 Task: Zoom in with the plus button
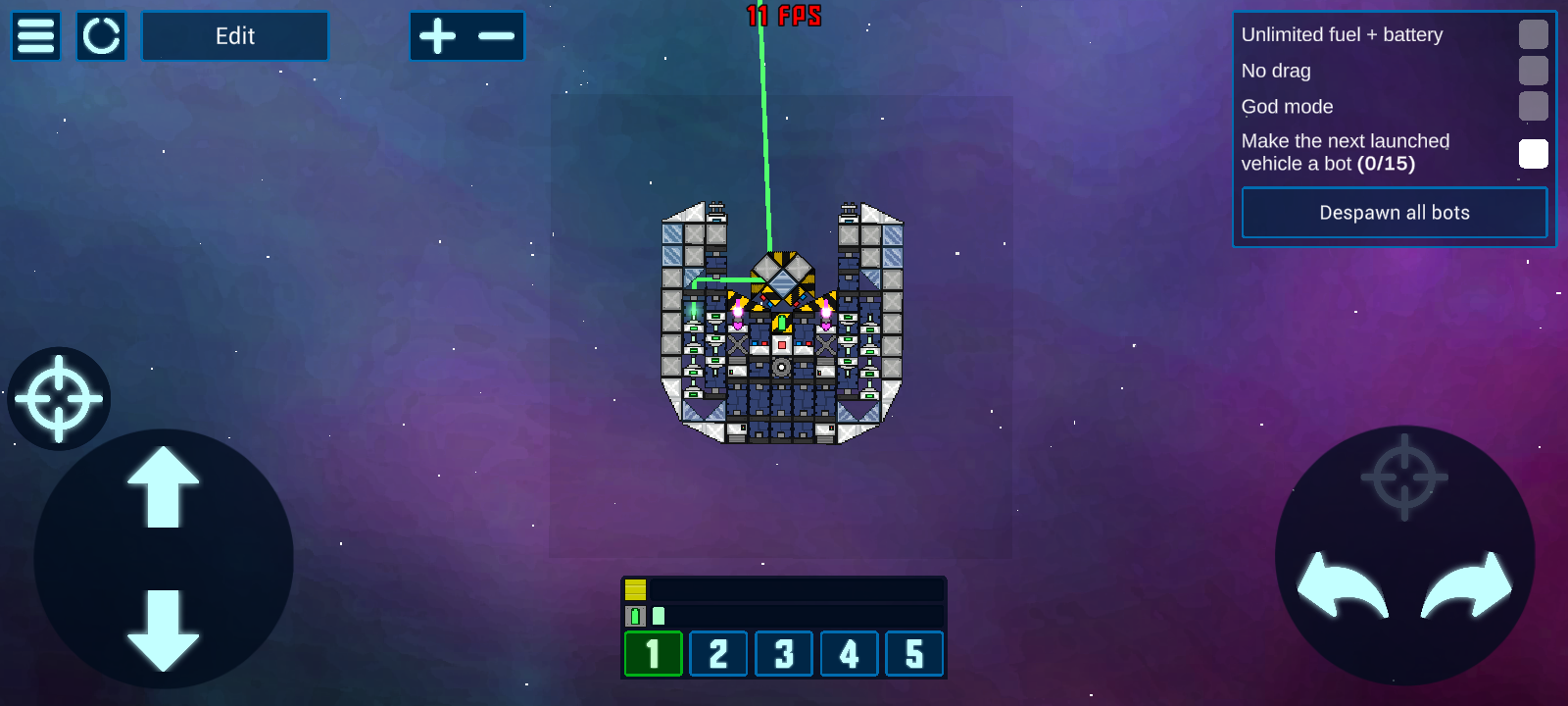pyautogui.click(x=438, y=36)
